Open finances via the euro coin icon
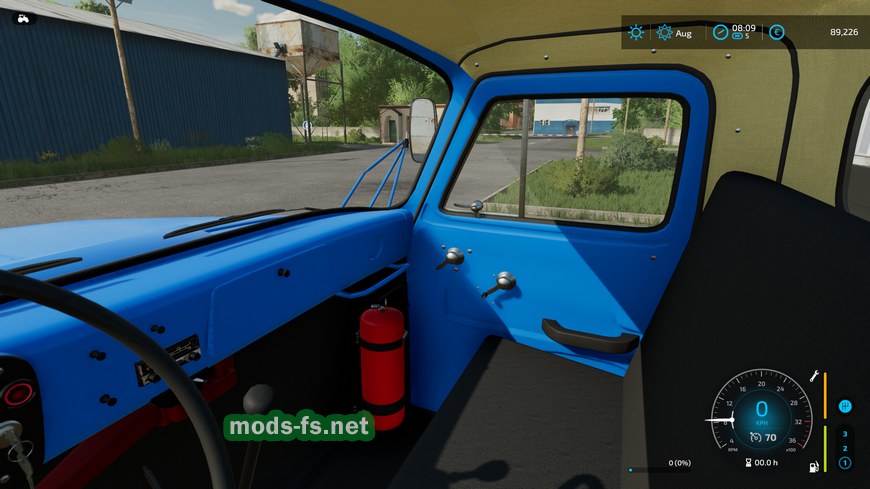 (x=776, y=32)
